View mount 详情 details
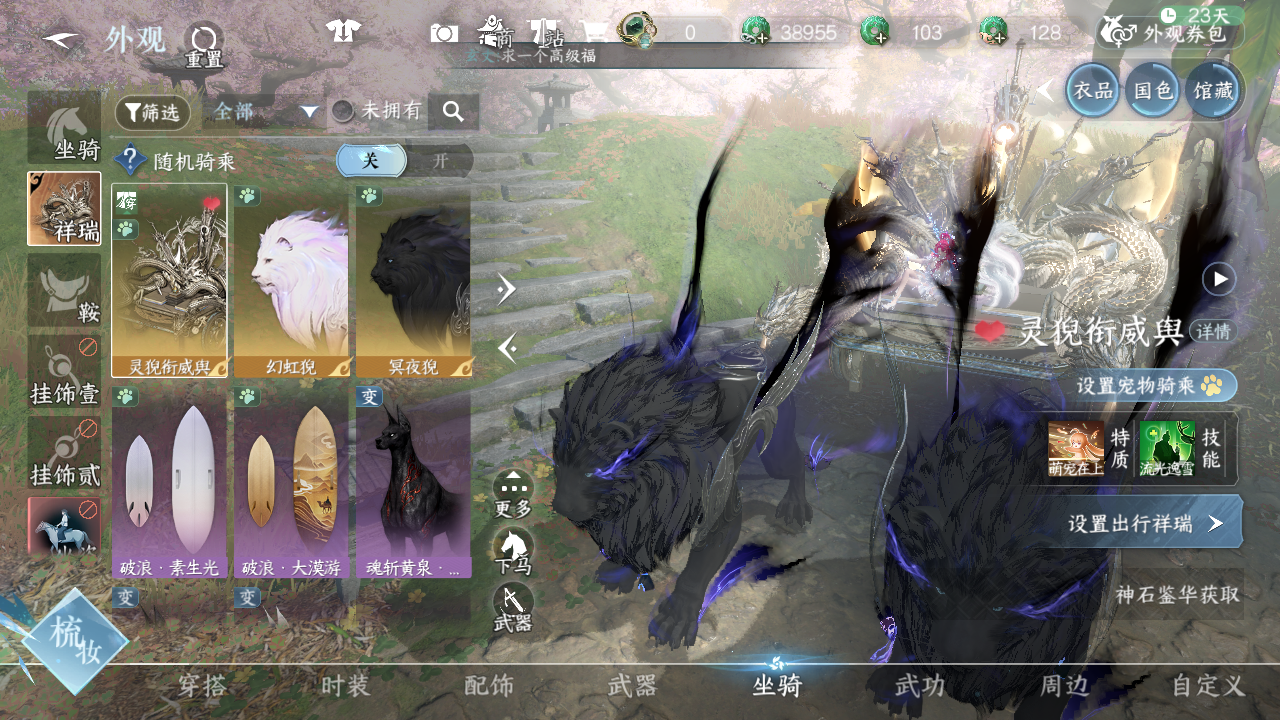This screenshot has width=1280, height=720. (1213, 331)
